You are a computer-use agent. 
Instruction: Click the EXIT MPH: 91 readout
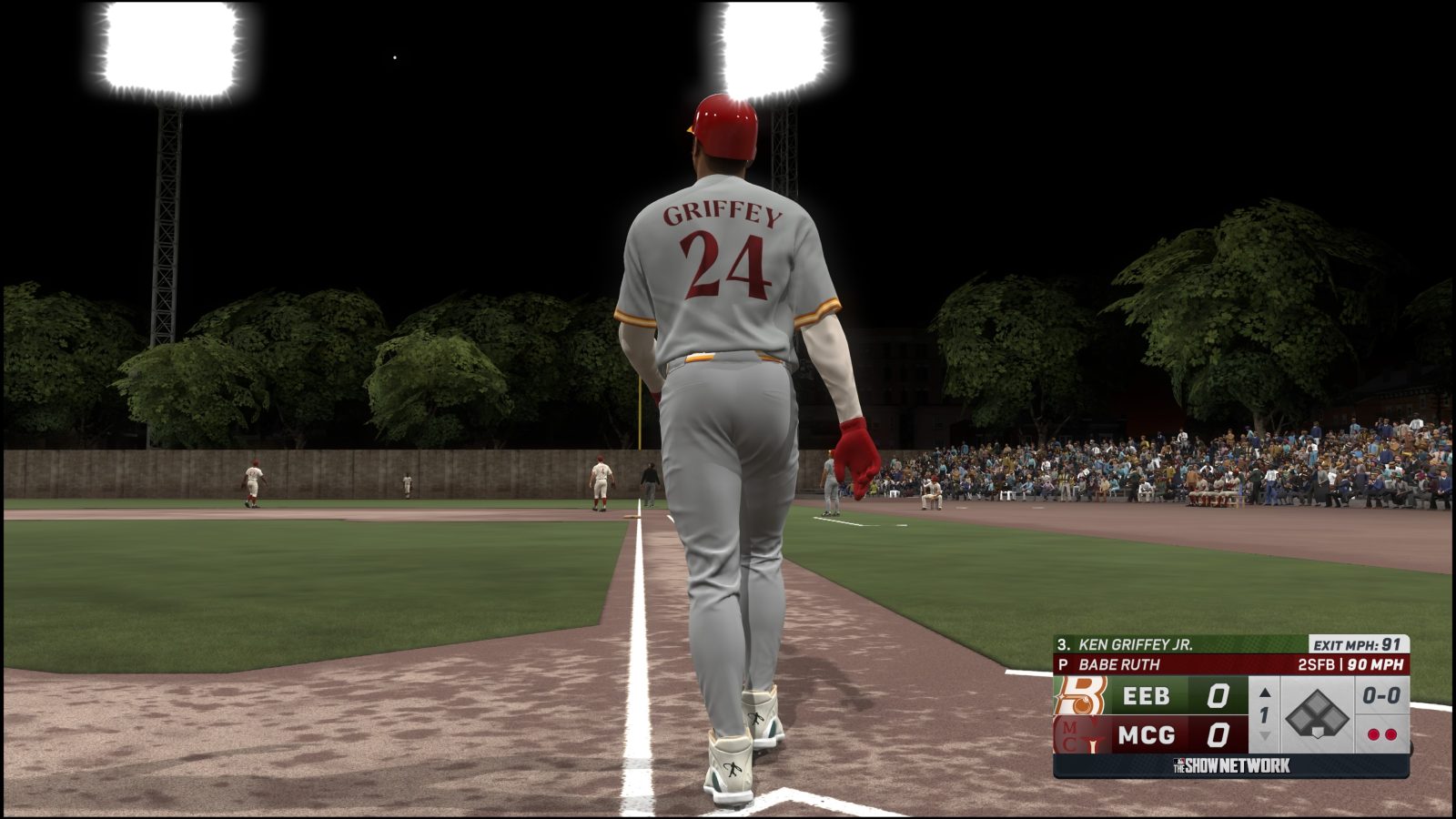tap(1356, 643)
